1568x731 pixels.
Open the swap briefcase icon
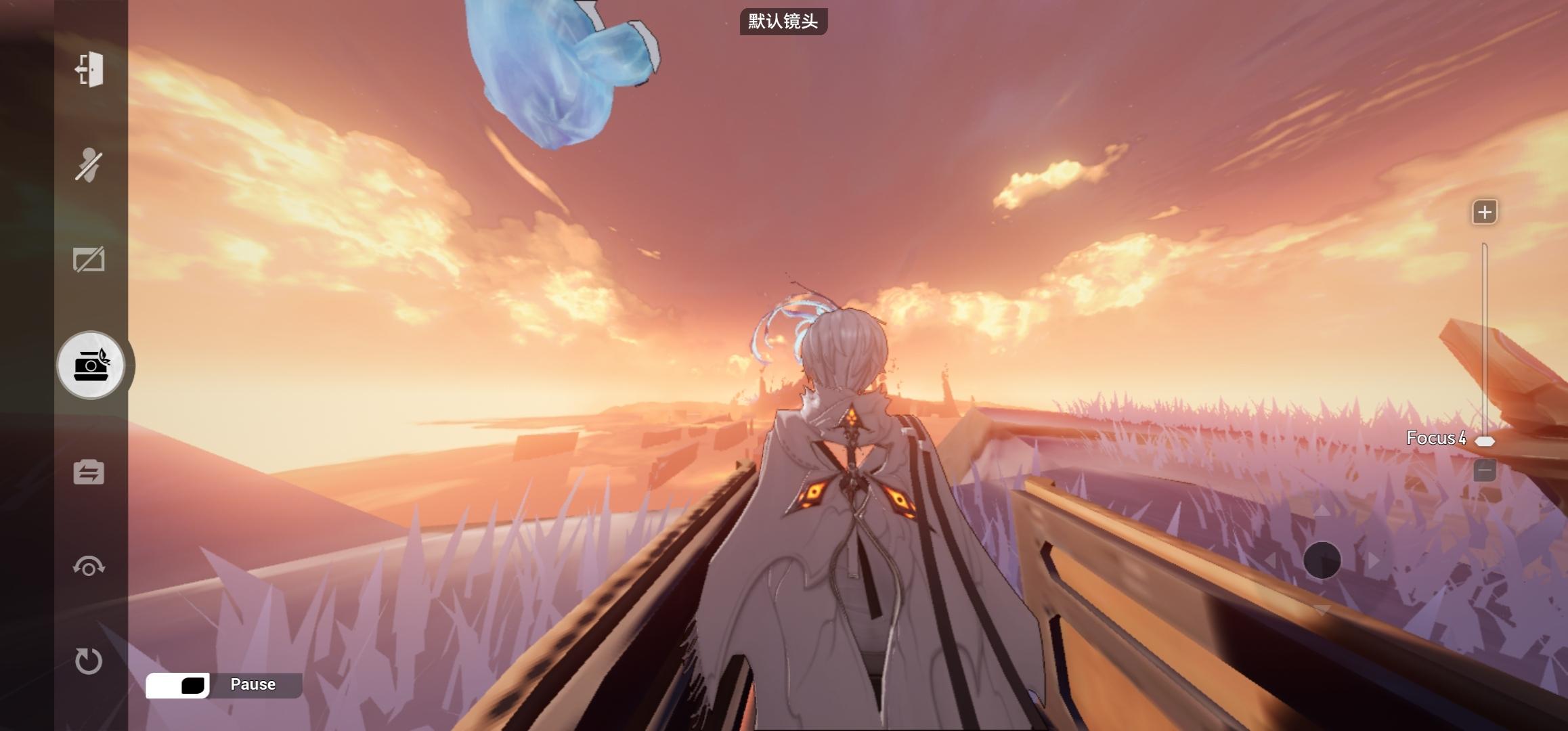[x=89, y=472]
